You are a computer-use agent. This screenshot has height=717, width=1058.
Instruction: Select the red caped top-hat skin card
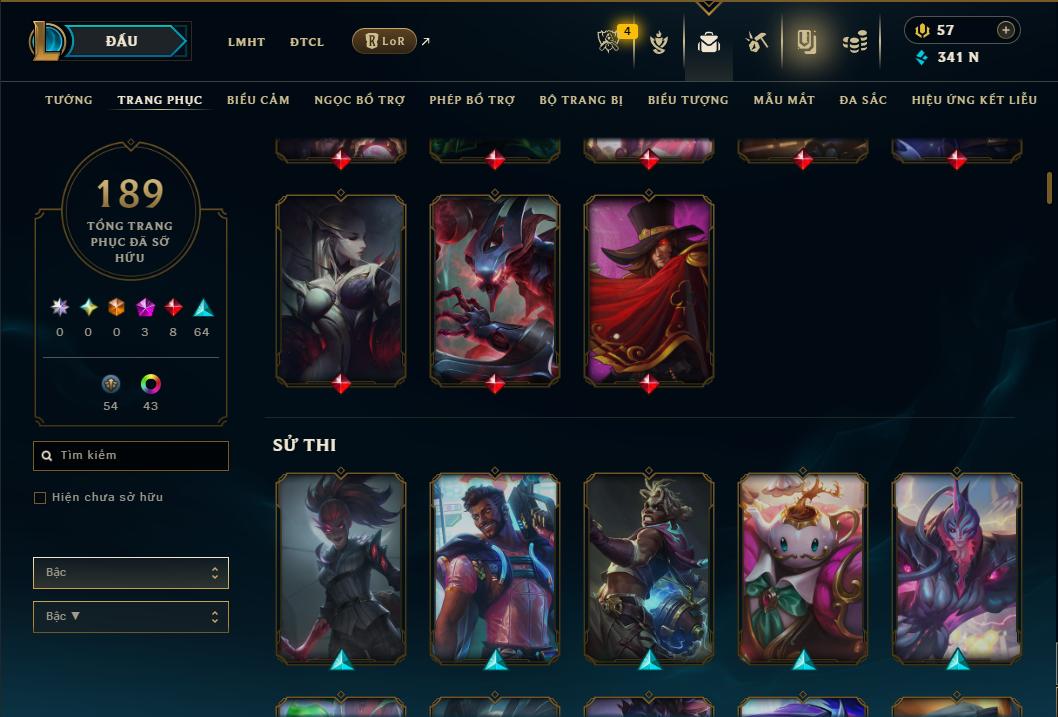point(649,288)
